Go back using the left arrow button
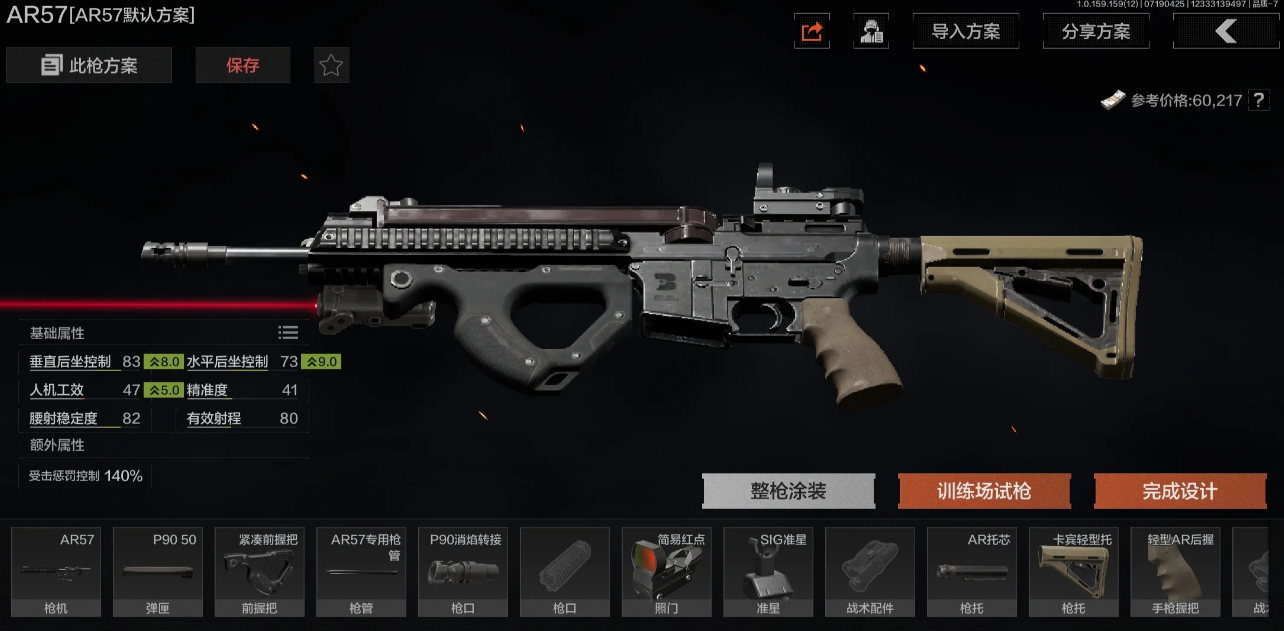The height and width of the screenshot is (631, 1284). tap(1225, 32)
